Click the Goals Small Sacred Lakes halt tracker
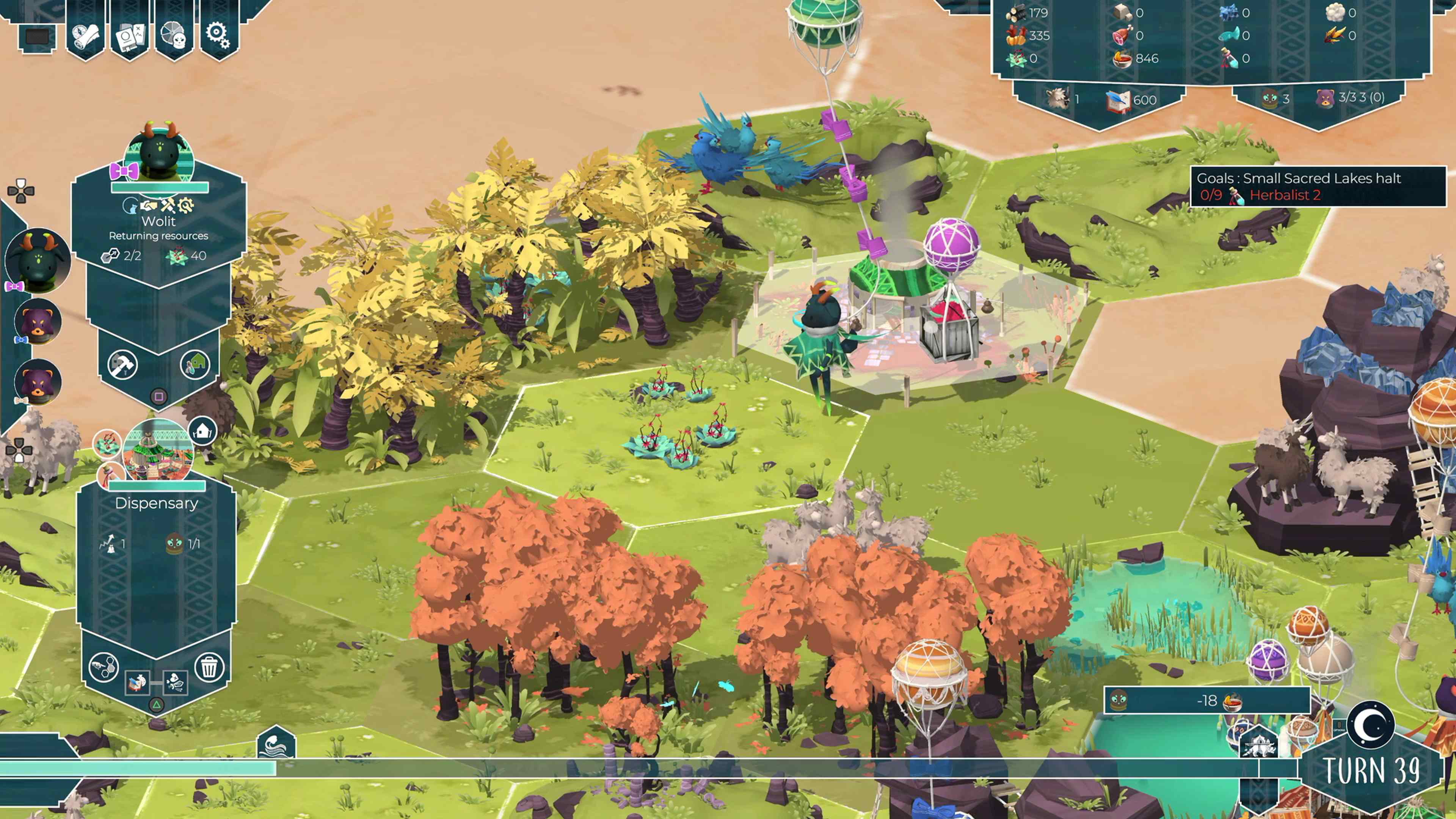This screenshot has height=819, width=1456. [1318, 187]
